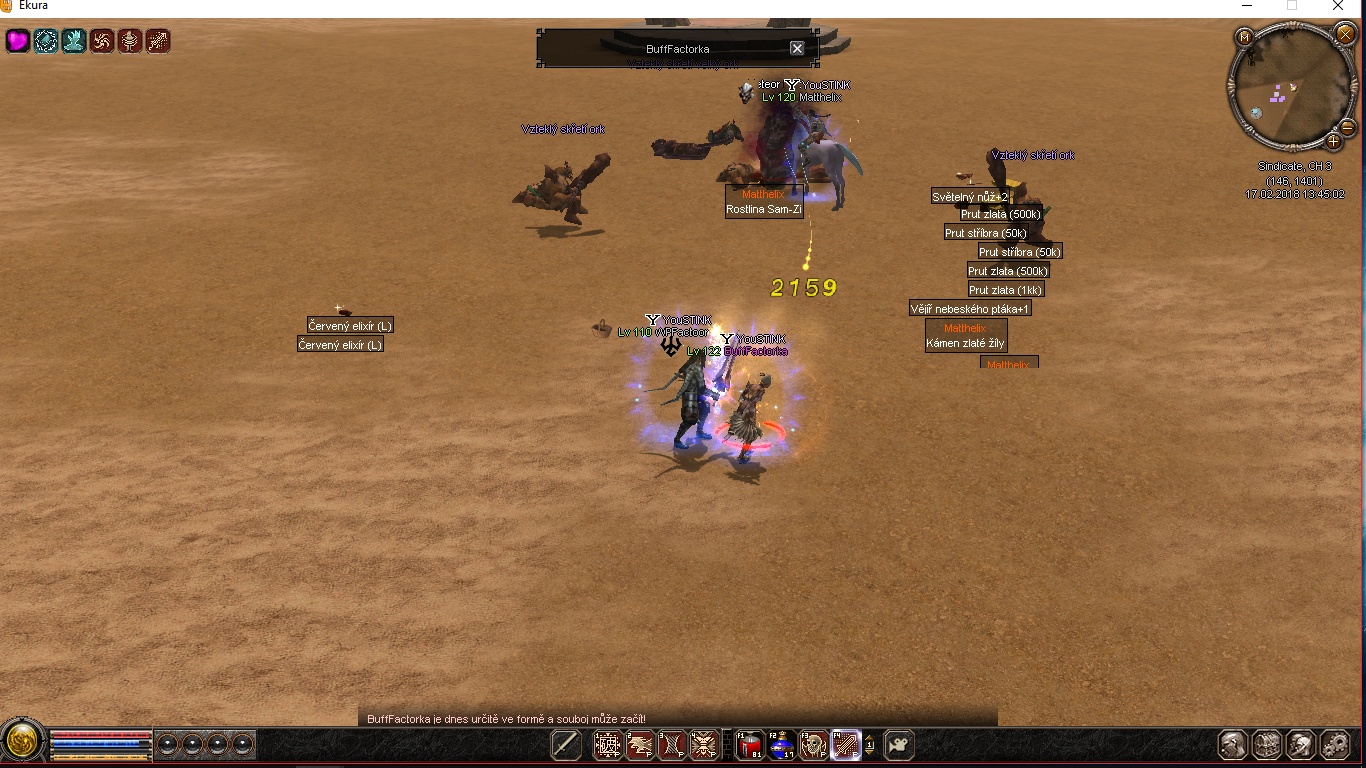Activate the highlighted sword skill in F4

(846, 745)
